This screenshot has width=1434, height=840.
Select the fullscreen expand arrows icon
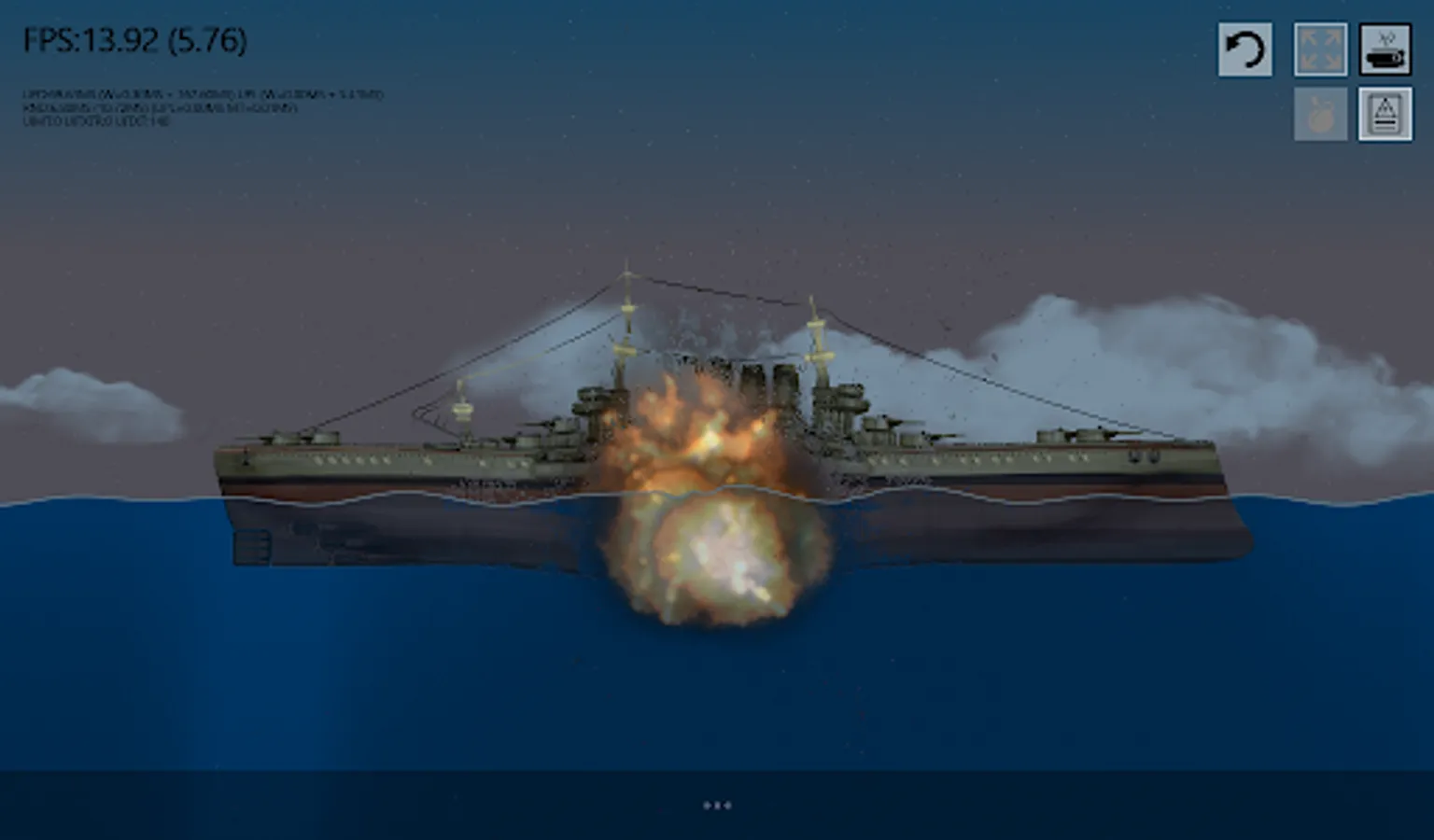point(1320,51)
